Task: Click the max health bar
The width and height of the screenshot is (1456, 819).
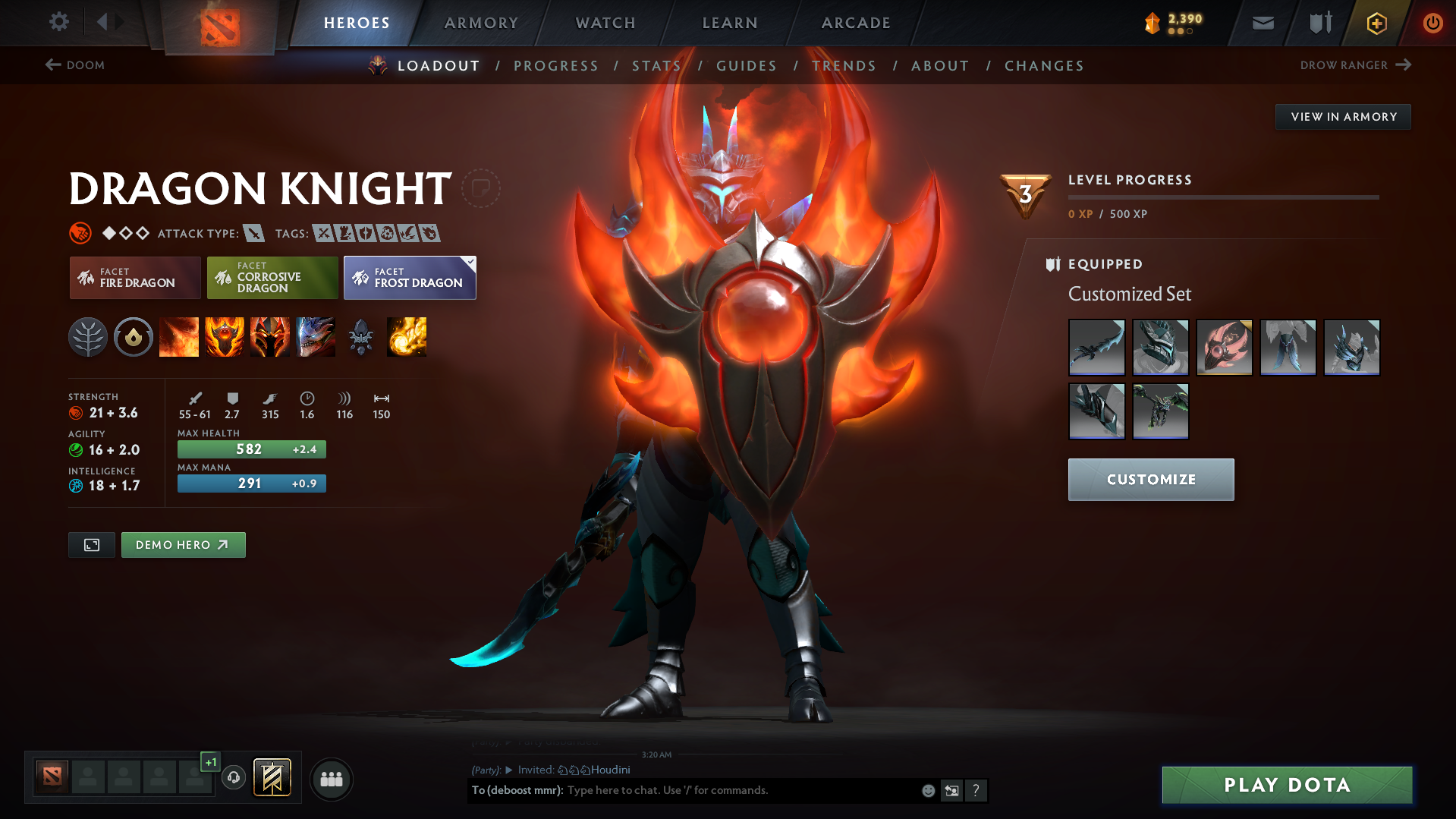Action: click(x=251, y=449)
